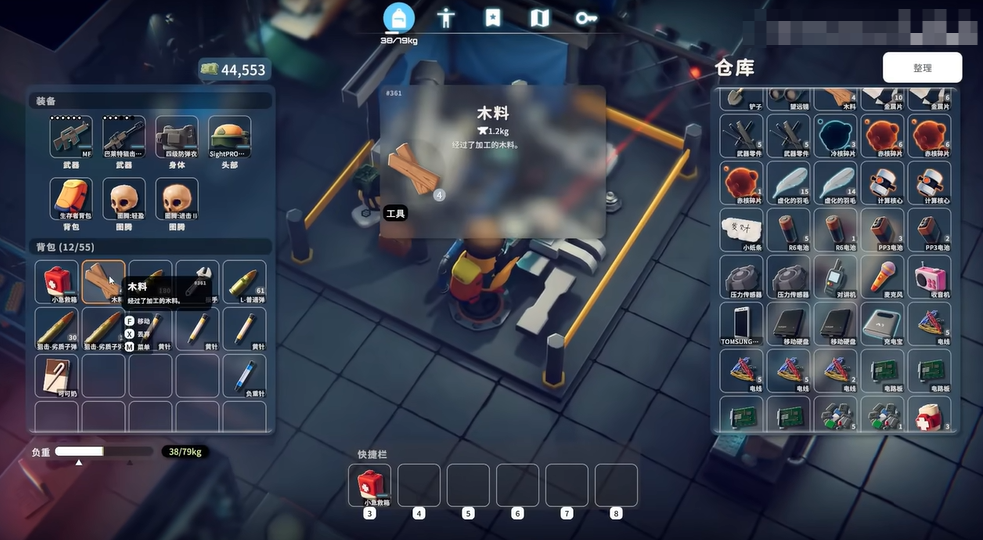Select the wood 木料 item in backpack

[x=103, y=282]
